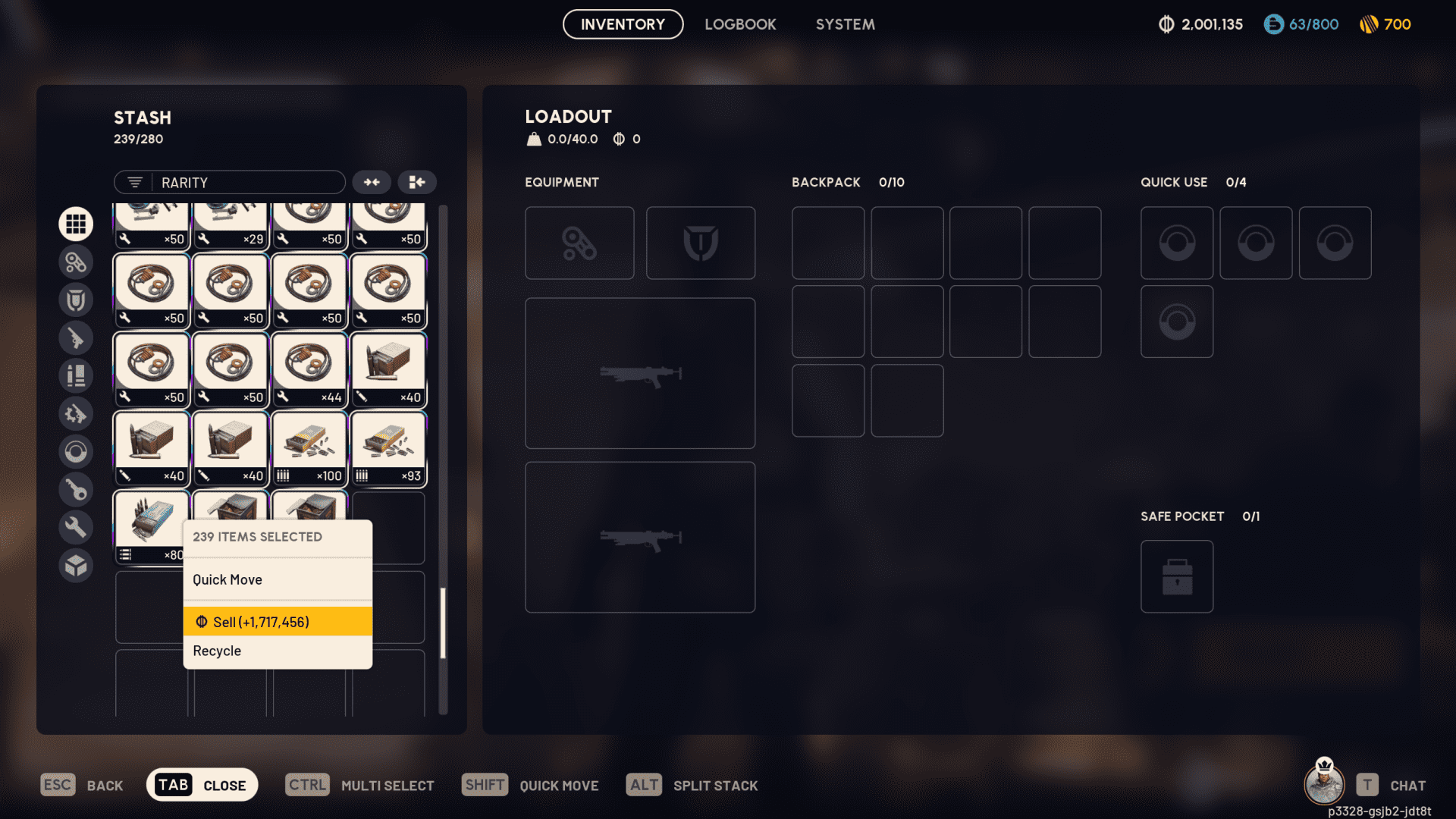Sell selected items for 1,717,456 currency
The width and height of the screenshot is (1456, 819).
coord(262,621)
